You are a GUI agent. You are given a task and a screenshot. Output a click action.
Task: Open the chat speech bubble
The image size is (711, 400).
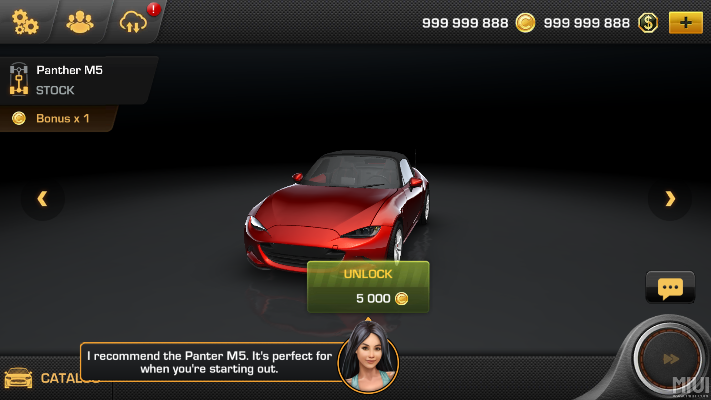(670, 288)
